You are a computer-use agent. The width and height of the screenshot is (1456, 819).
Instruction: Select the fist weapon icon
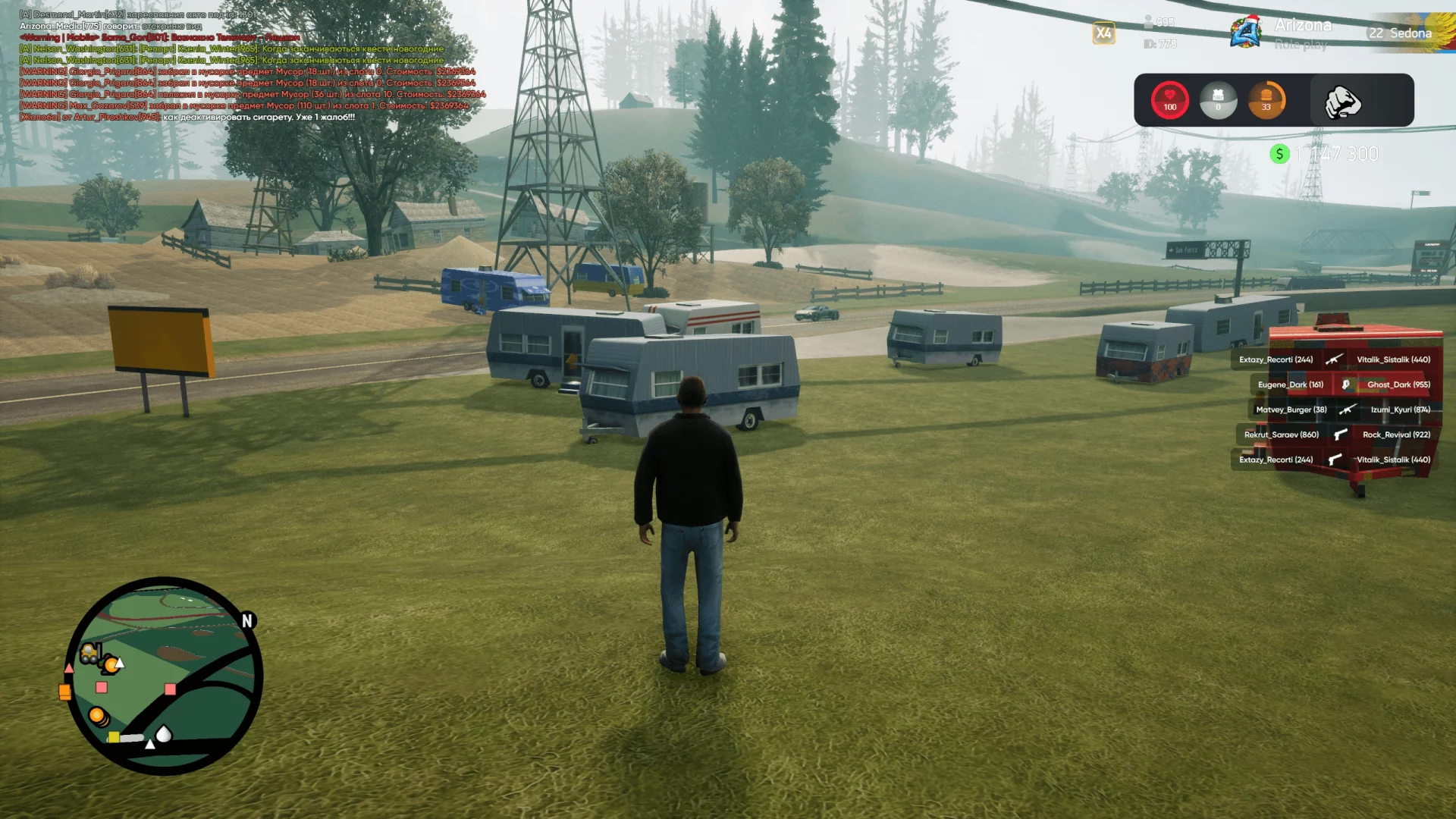coord(1342,102)
